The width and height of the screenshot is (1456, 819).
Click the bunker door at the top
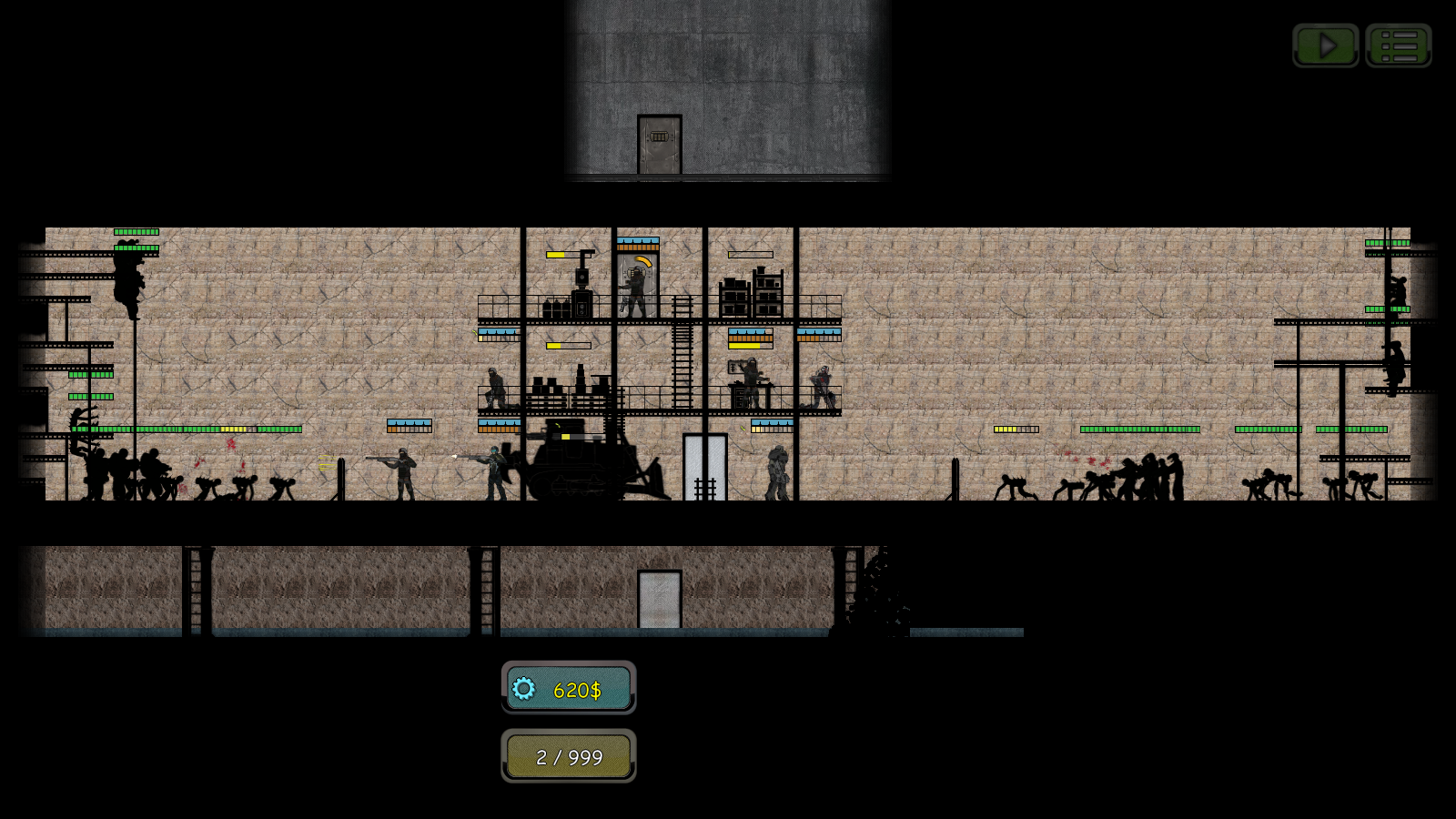[660, 146]
